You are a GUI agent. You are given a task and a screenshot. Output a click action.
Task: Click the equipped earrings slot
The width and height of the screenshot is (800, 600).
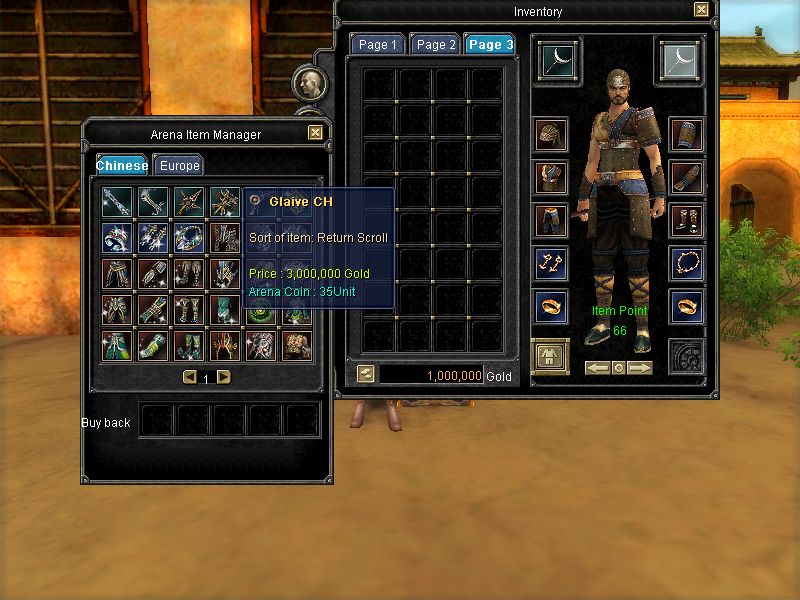pos(551,264)
